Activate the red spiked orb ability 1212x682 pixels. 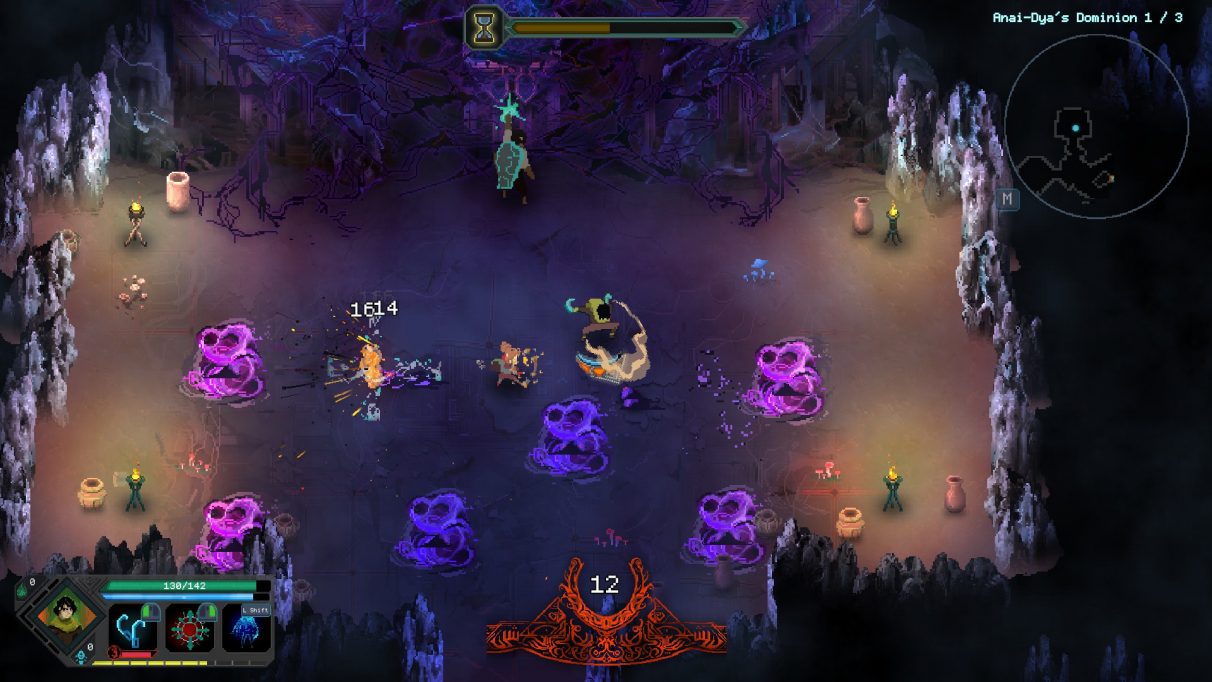click(189, 628)
